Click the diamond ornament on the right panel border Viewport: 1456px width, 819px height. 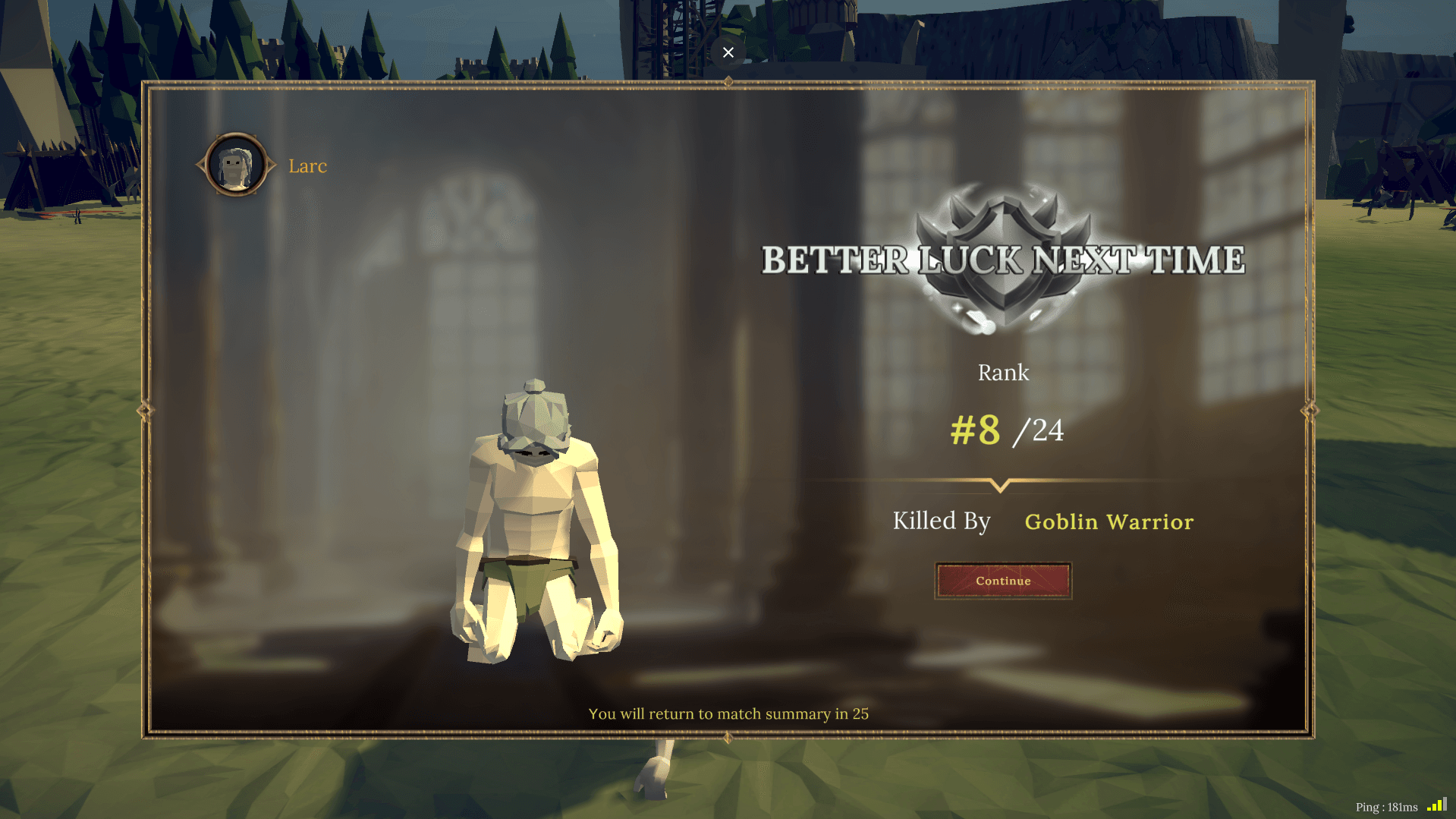1310,408
